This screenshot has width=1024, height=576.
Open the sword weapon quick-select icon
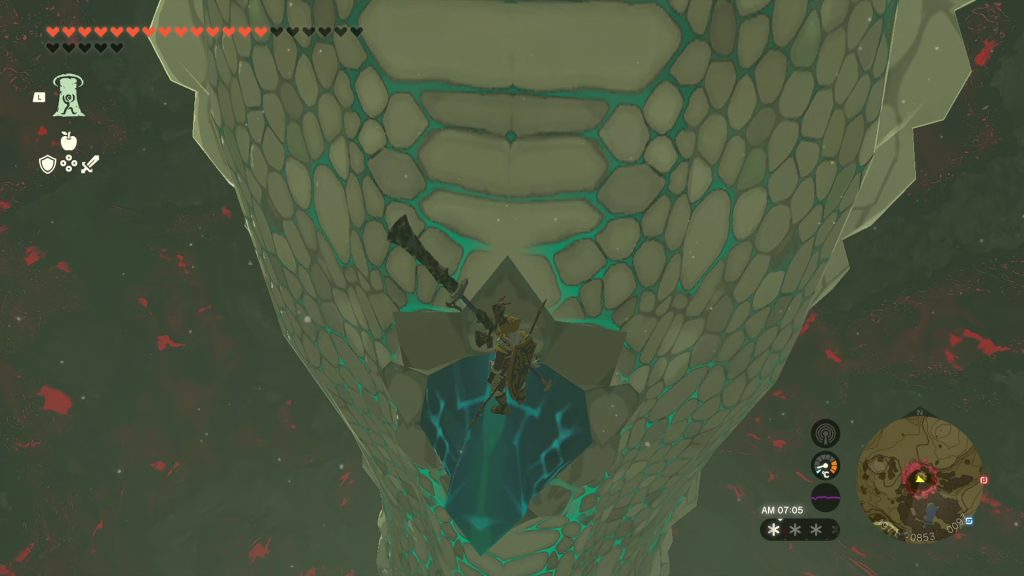[90, 164]
